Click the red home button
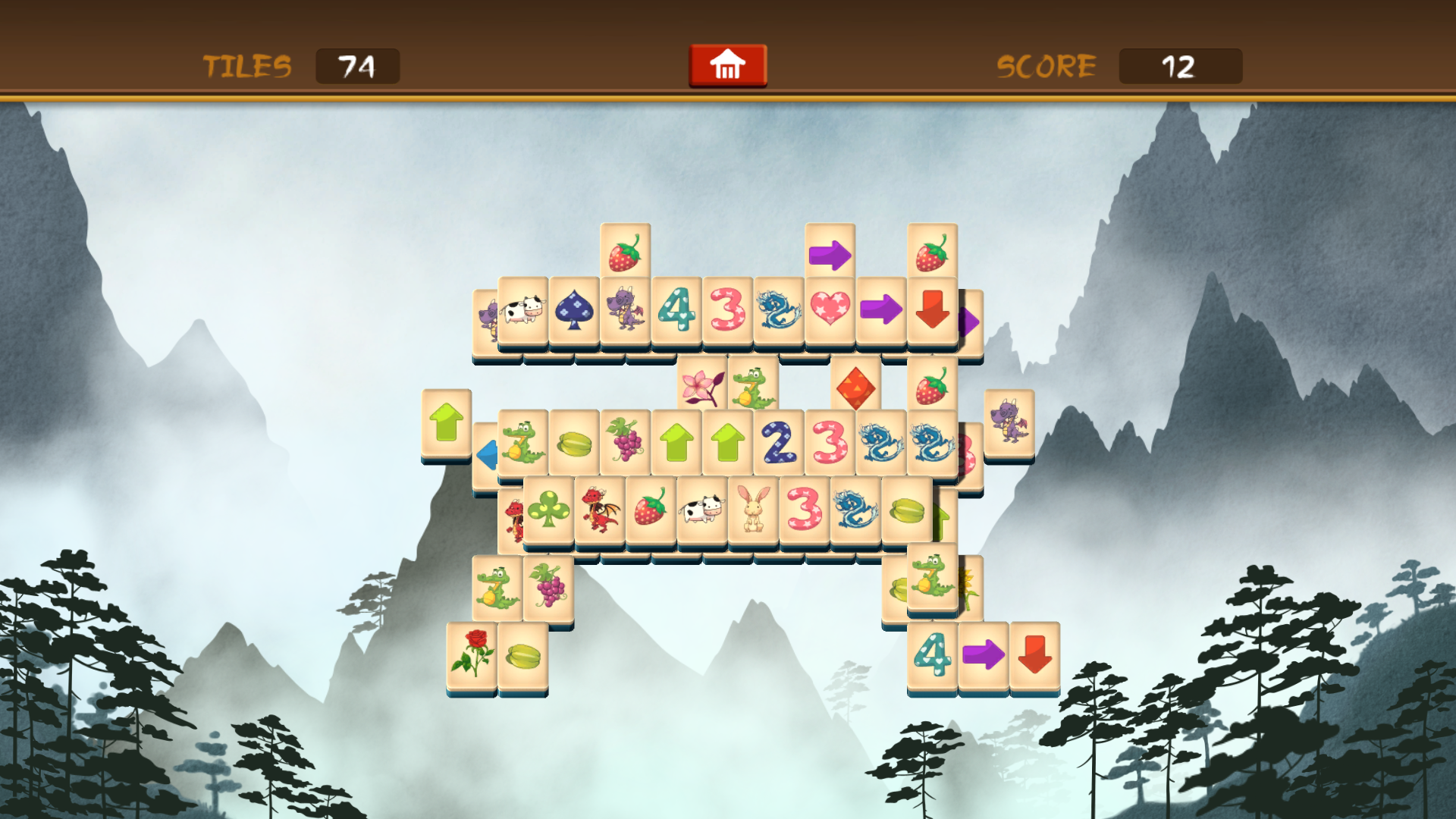The height and width of the screenshot is (819, 1456). [727, 66]
